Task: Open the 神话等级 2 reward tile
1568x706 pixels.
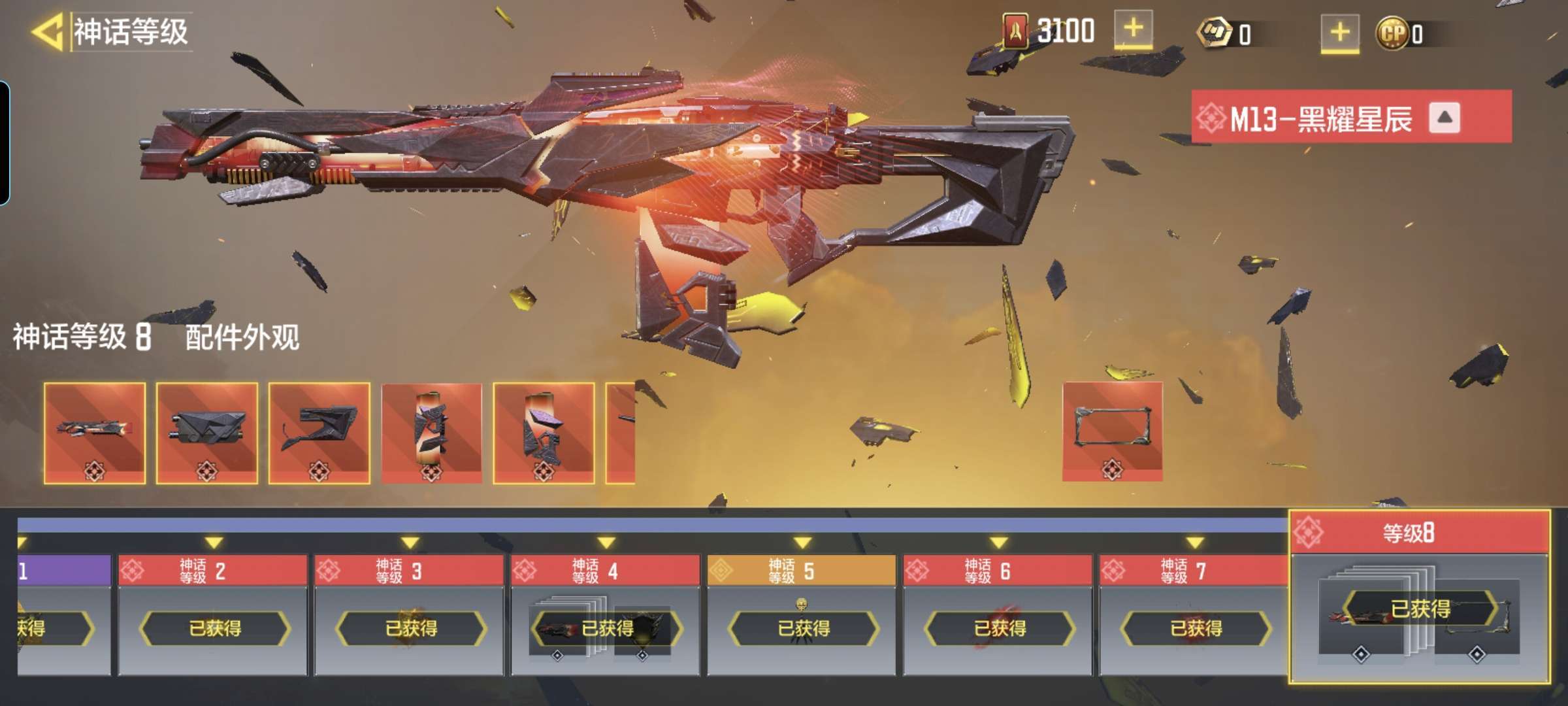Action: pyautogui.click(x=213, y=614)
